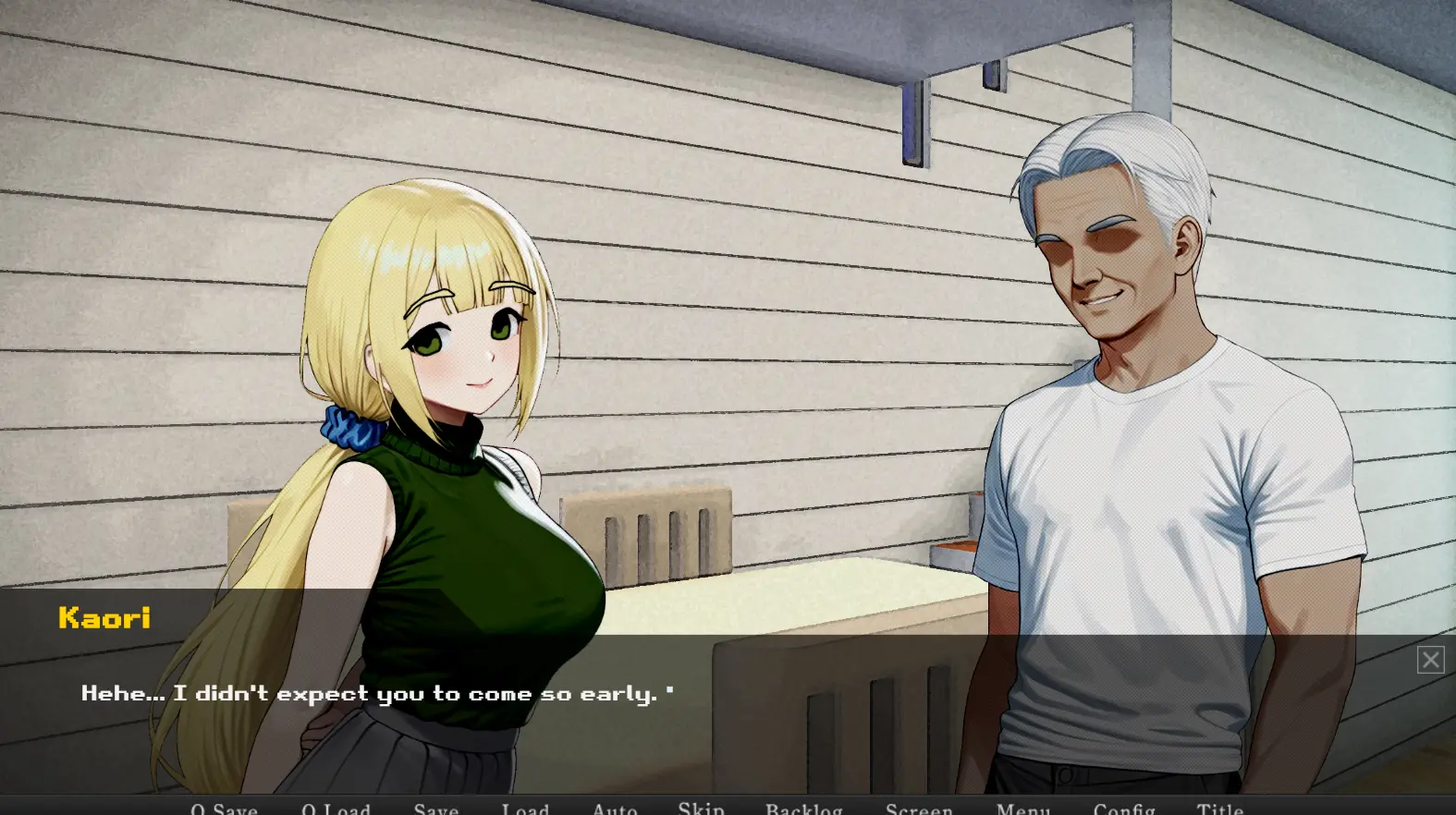Click Q.Load to quick load
Image resolution: width=1456 pixels, height=815 pixels.
(x=336, y=809)
